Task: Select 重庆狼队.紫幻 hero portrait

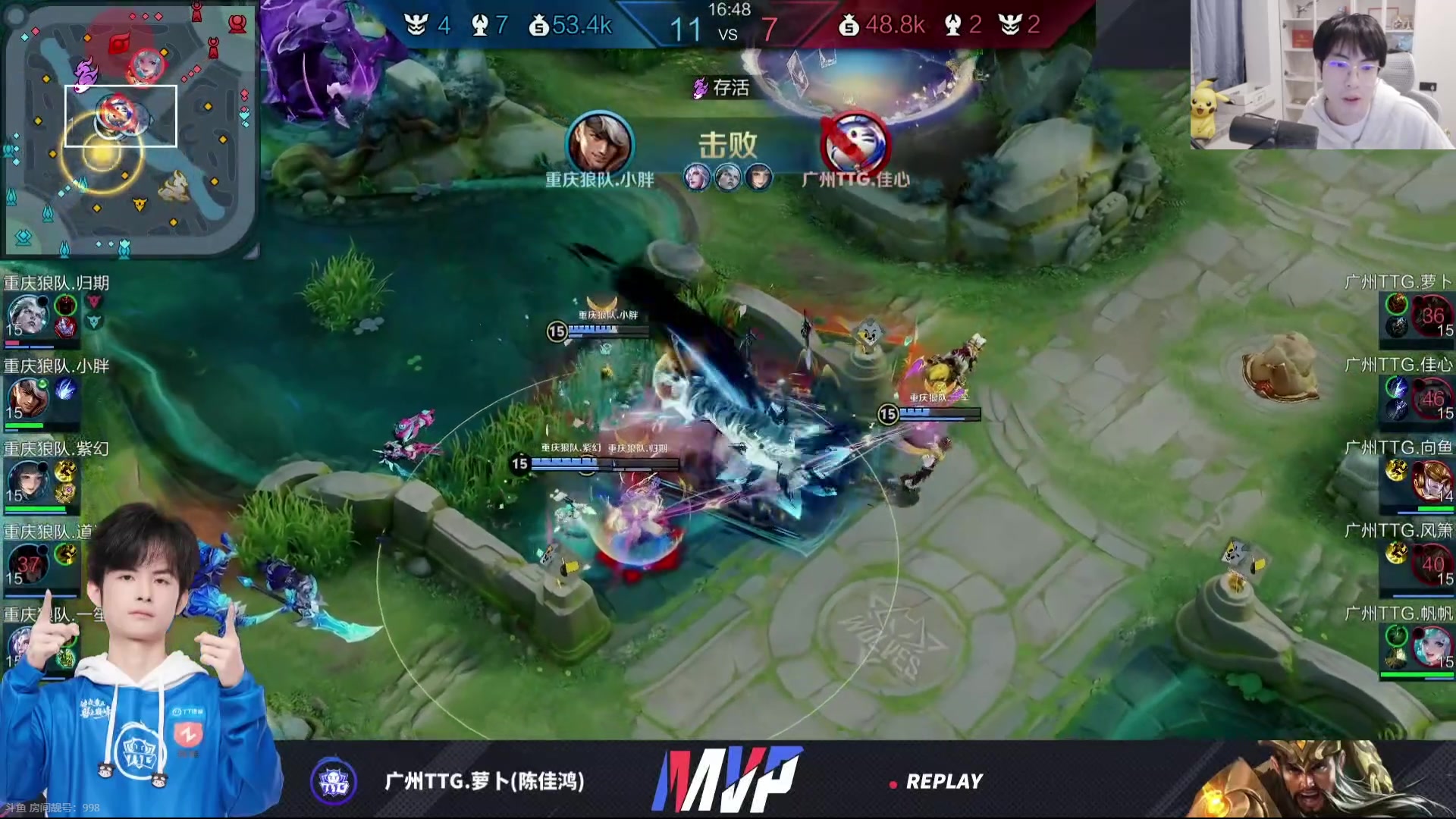Action: point(27,481)
